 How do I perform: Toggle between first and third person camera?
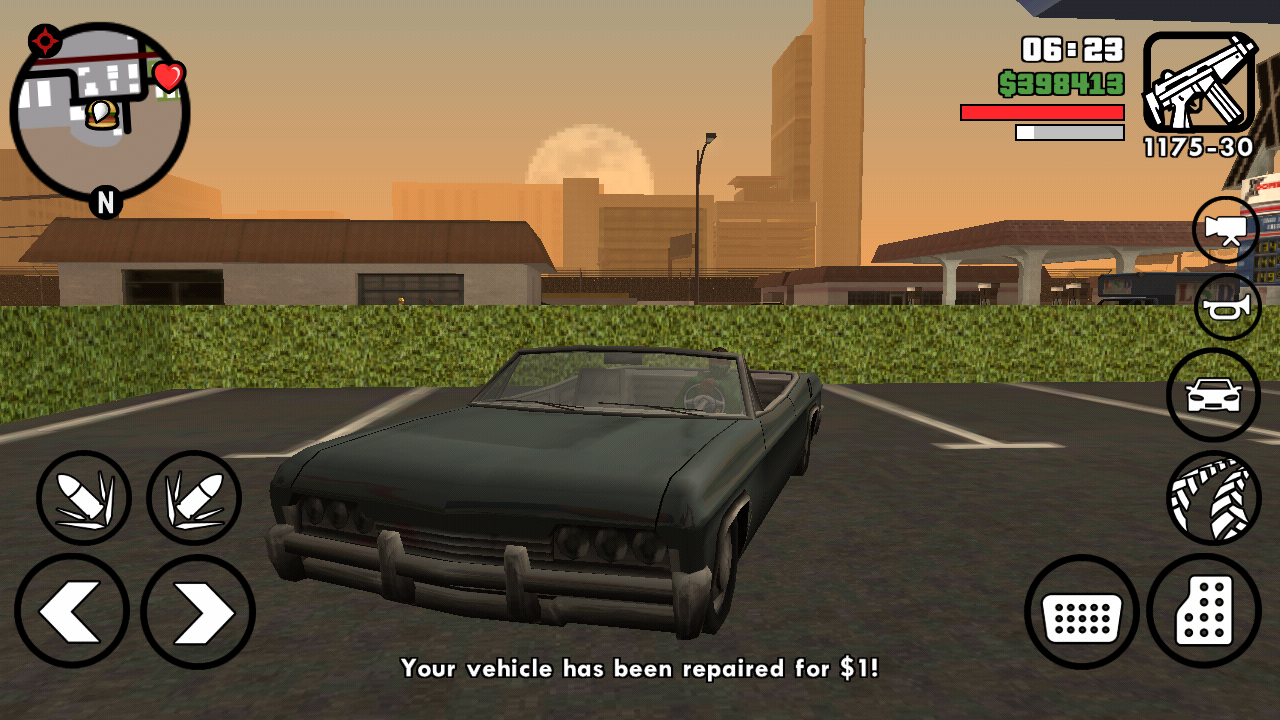[x=1225, y=229]
